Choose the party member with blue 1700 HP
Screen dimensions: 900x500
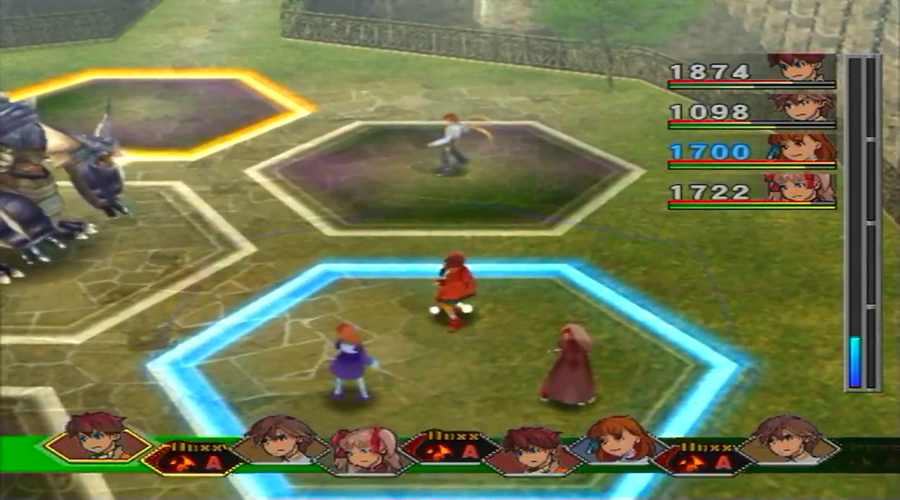[802, 149]
